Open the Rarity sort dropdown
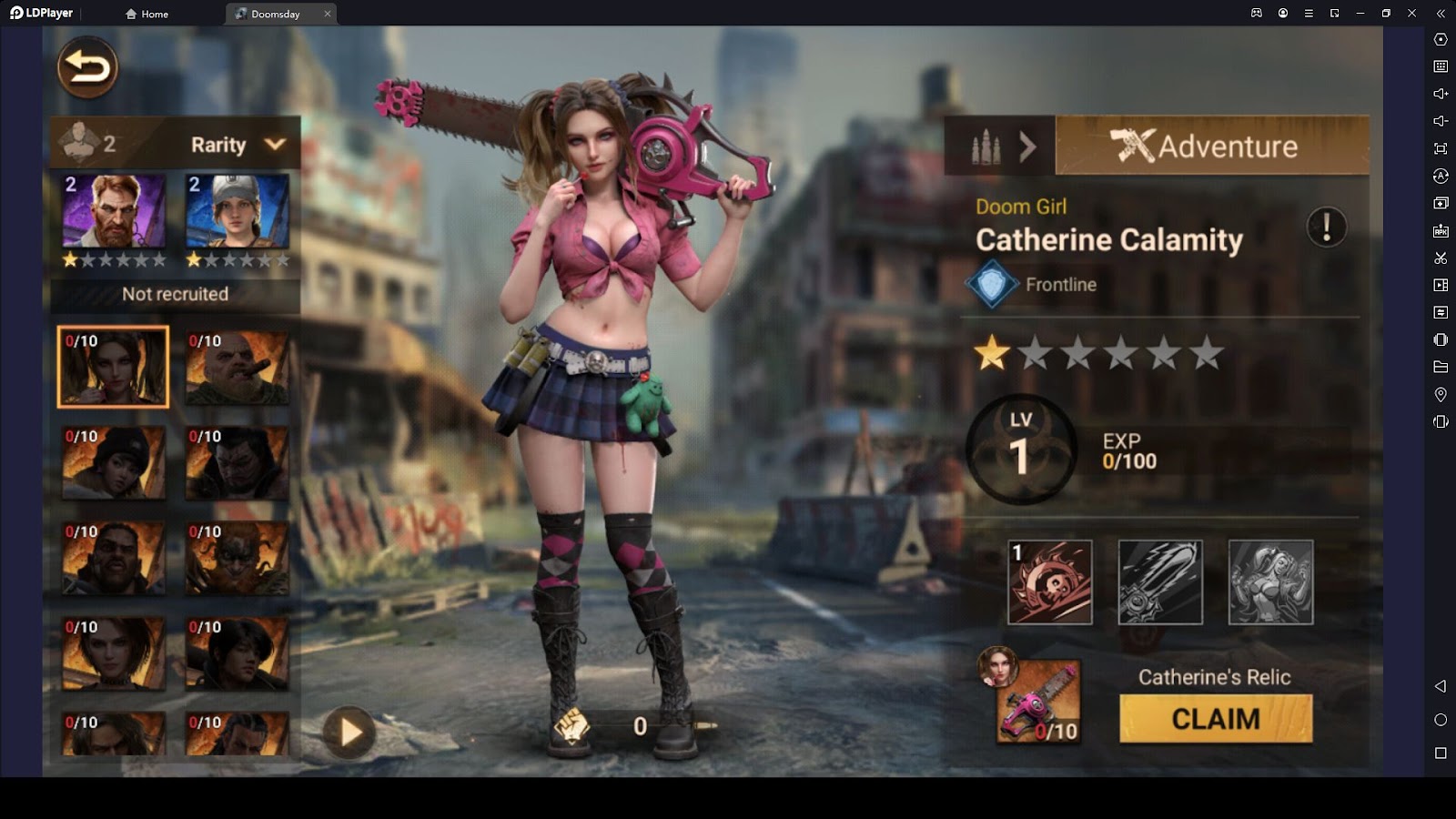This screenshot has height=819, width=1456. tap(238, 145)
